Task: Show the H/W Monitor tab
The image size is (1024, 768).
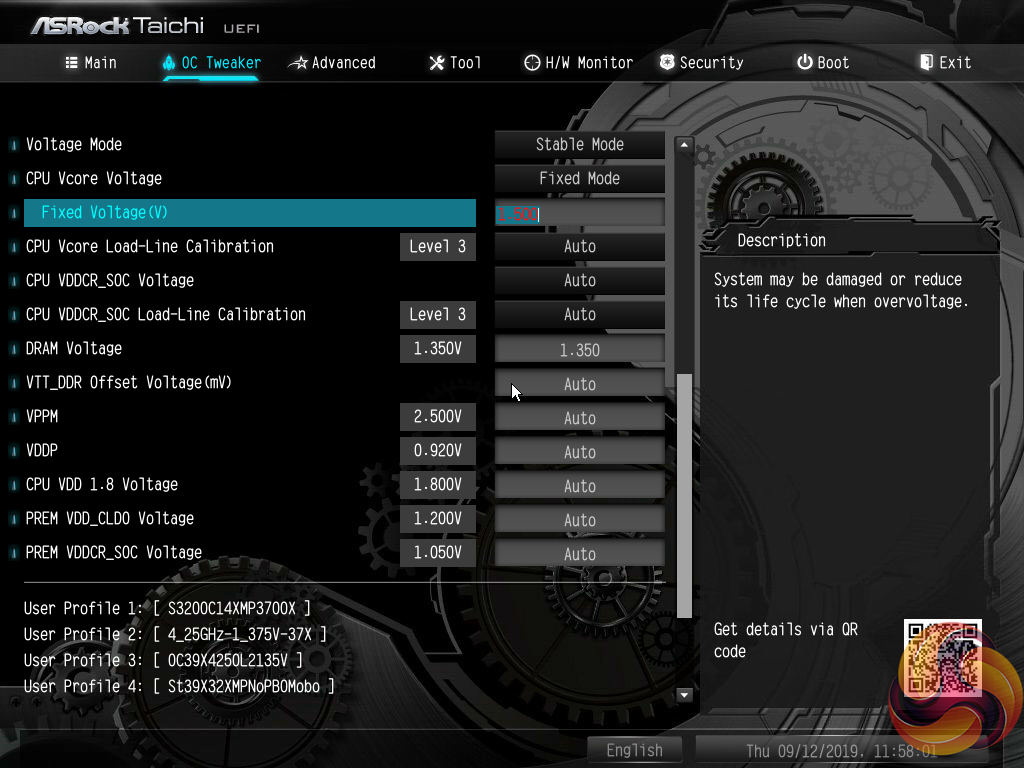Action: (578, 63)
